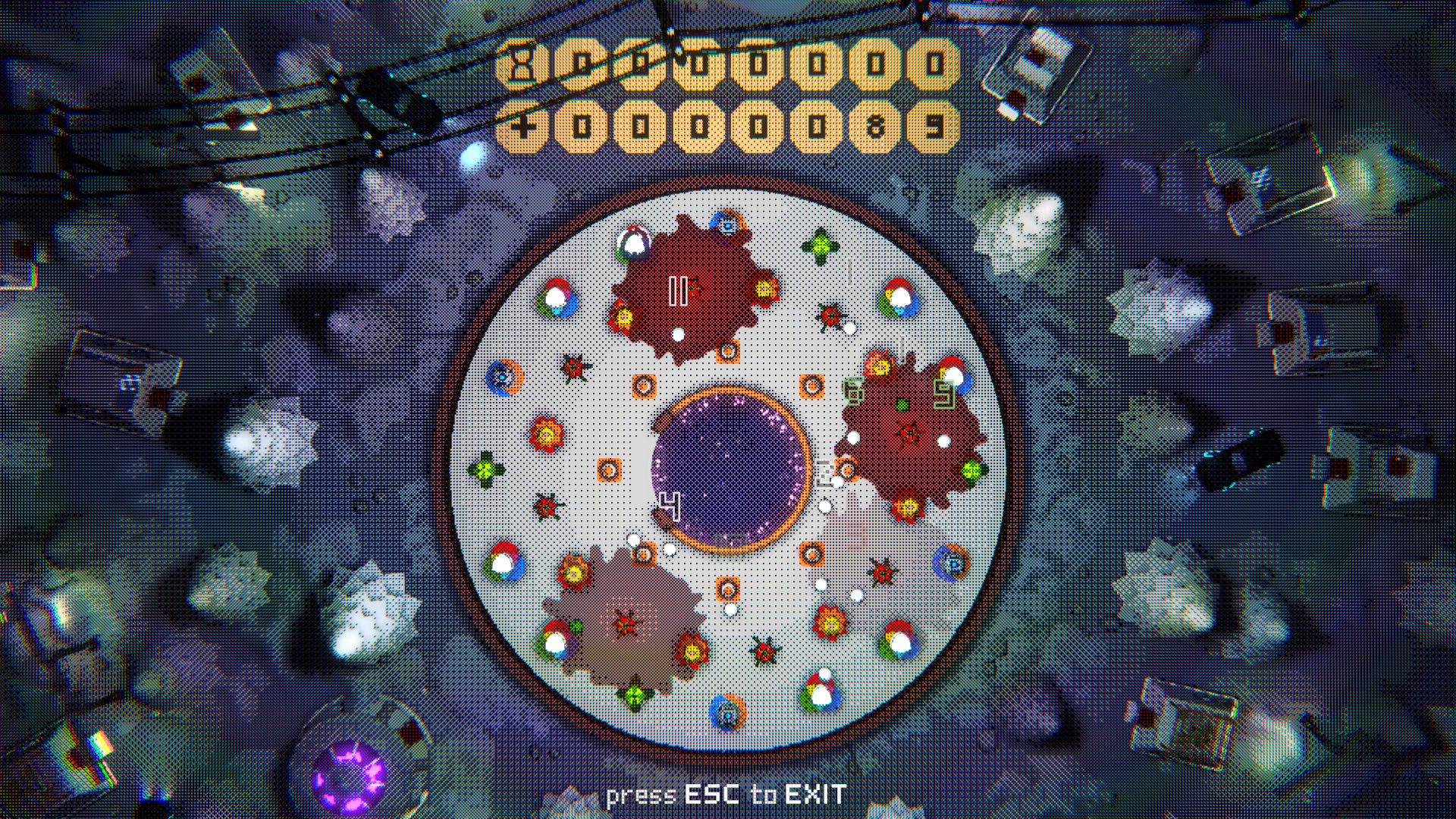
Task: Click the number 11 marker on red blob
Action: pyautogui.click(x=679, y=289)
